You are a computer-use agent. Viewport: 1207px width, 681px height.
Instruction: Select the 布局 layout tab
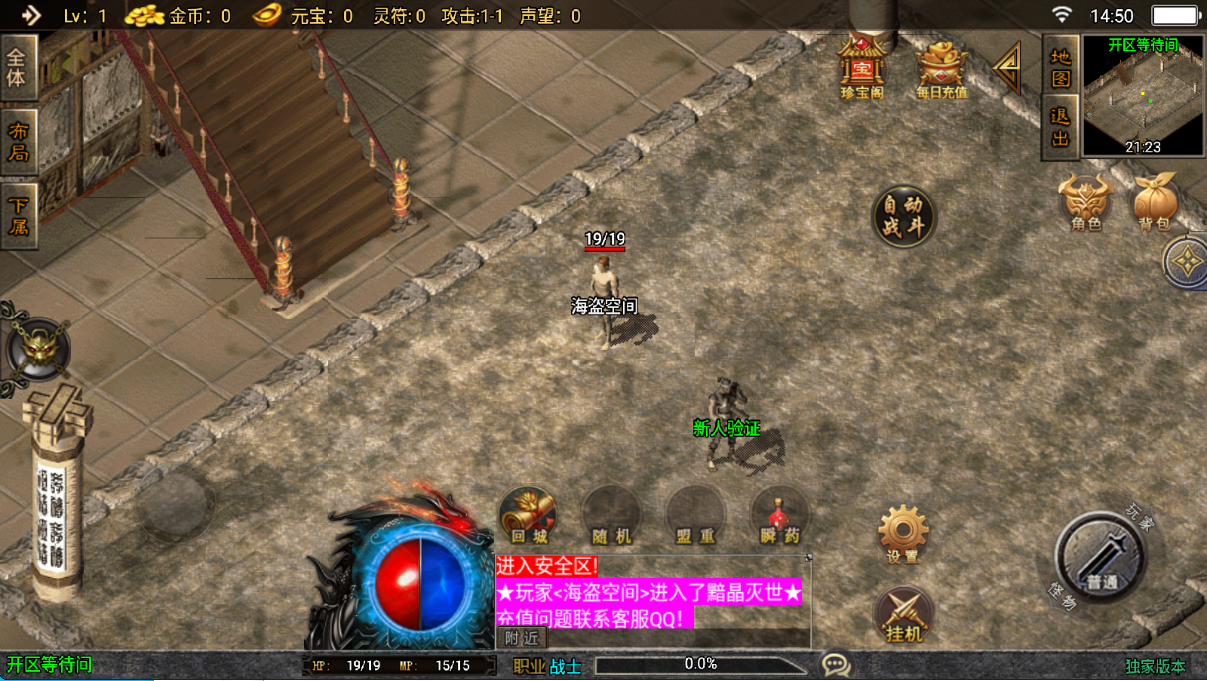[18, 141]
